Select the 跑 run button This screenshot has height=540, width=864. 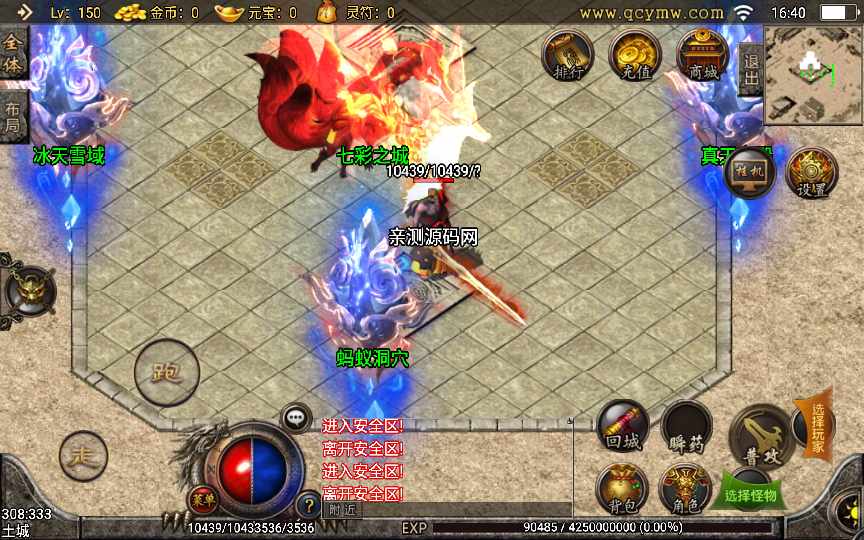pyautogui.click(x=166, y=373)
